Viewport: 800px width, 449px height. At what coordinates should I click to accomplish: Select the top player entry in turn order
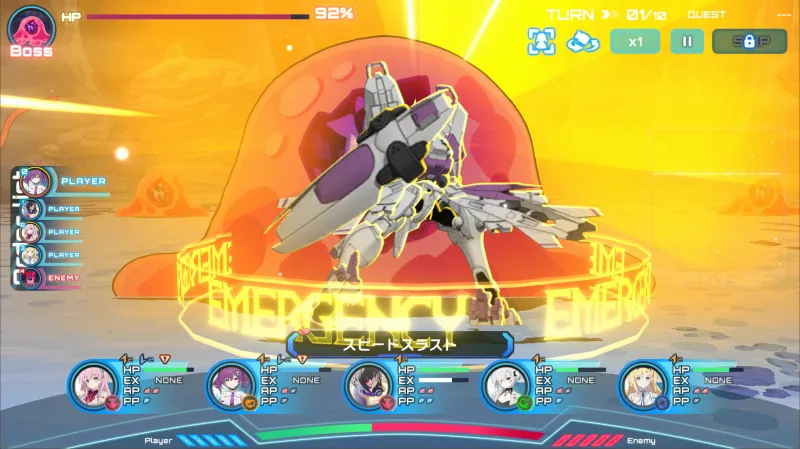(x=37, y=181)
